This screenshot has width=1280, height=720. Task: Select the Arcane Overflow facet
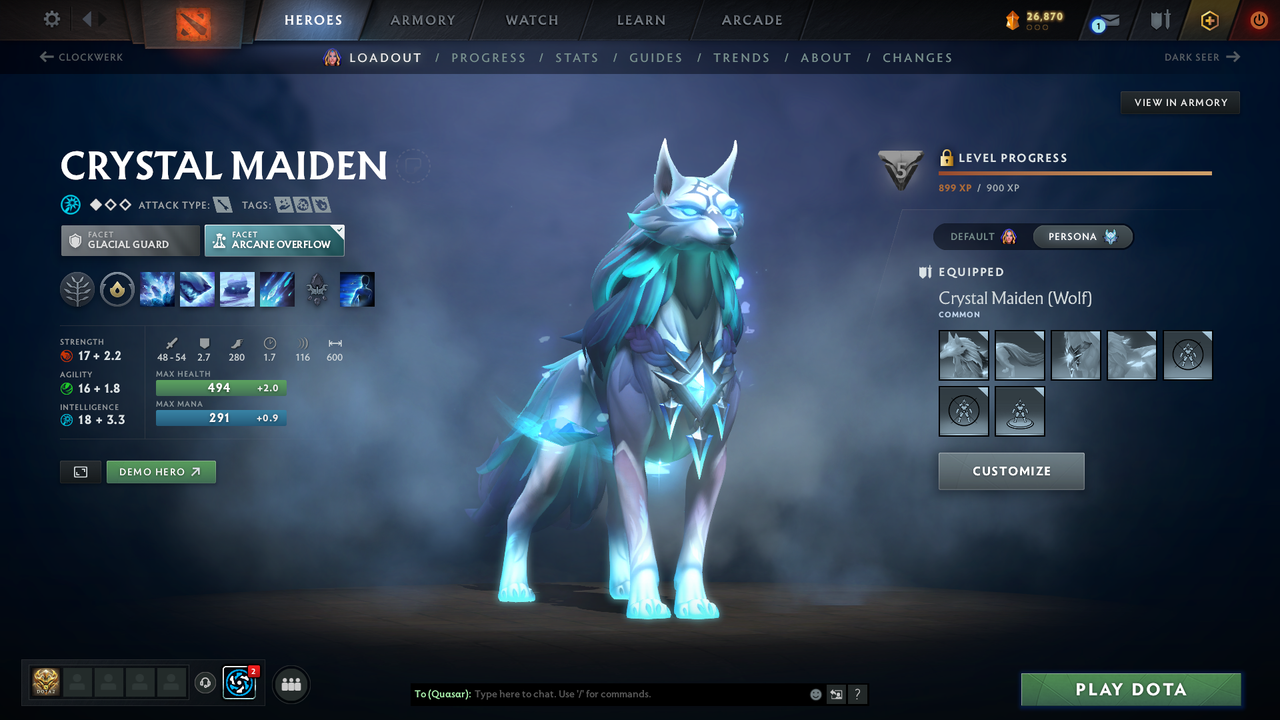coord(274,240)
